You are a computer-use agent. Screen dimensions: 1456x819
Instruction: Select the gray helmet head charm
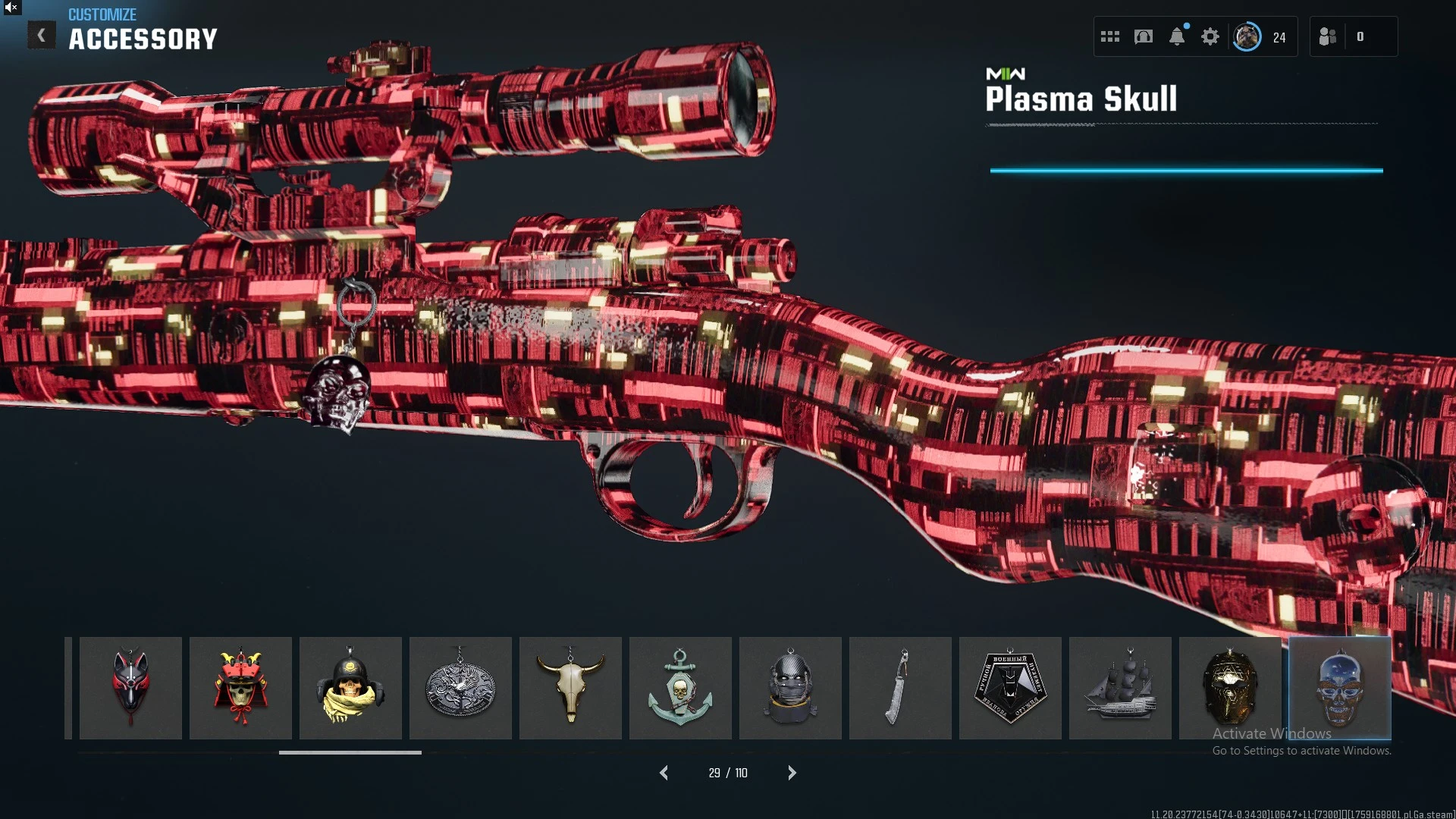click(x=790, y=688)
